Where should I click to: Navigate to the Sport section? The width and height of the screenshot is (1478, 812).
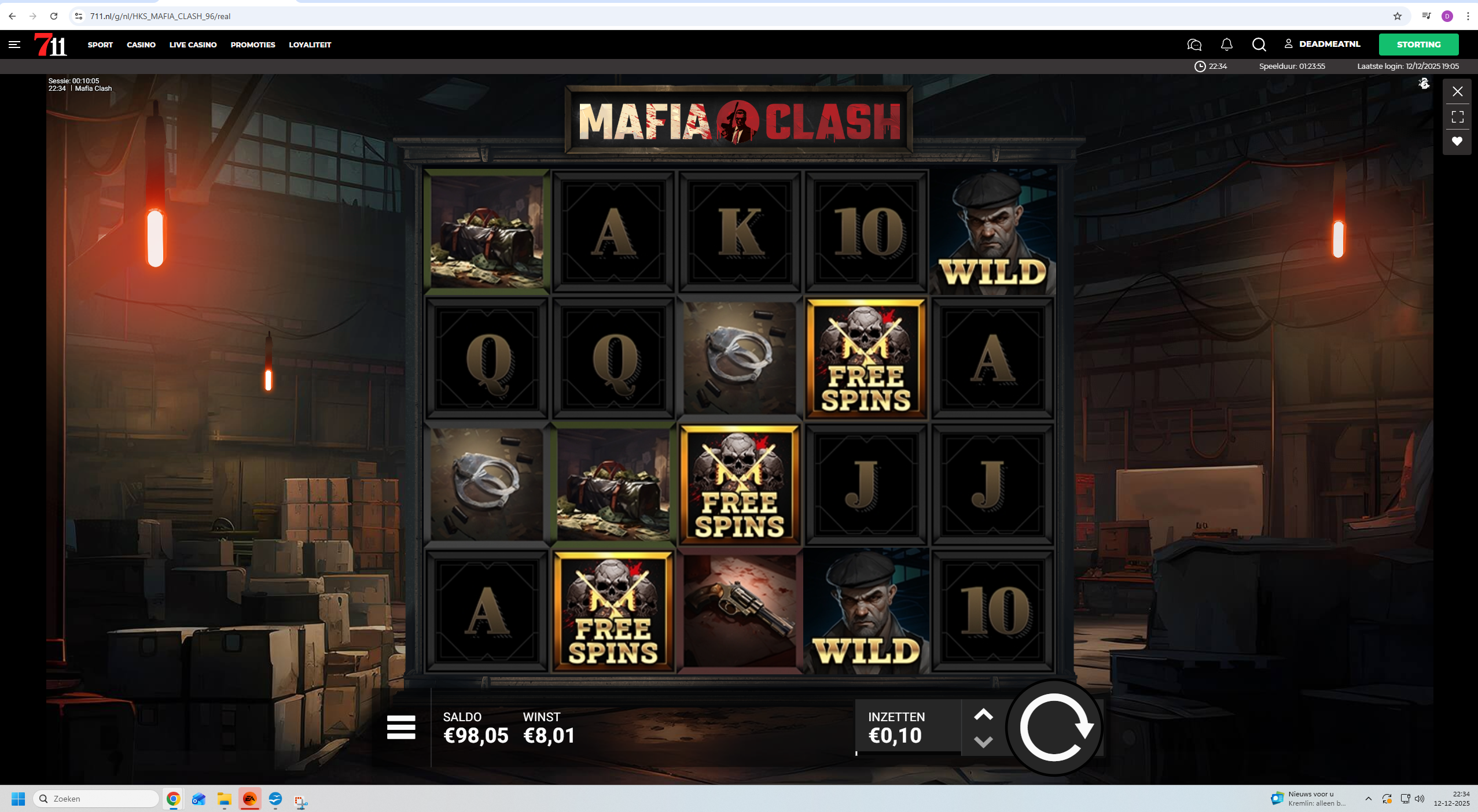point(100,45)
